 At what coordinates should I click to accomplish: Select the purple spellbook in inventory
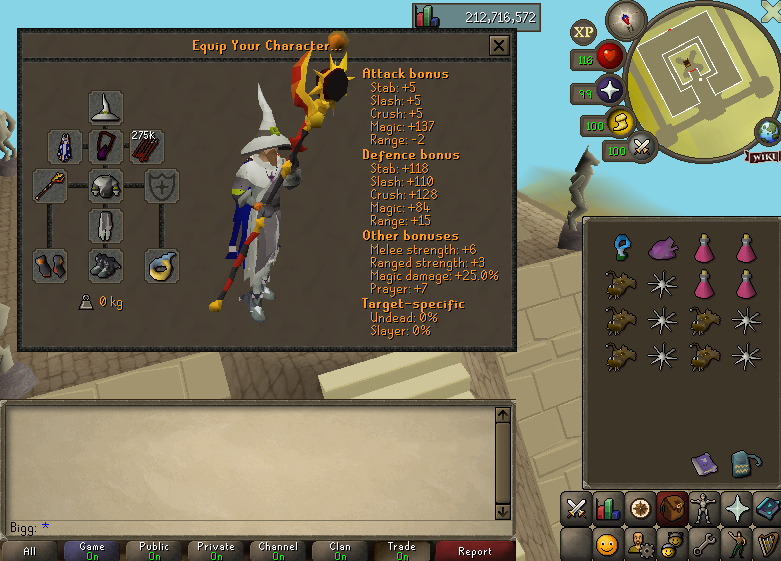[x=705, y=463]
